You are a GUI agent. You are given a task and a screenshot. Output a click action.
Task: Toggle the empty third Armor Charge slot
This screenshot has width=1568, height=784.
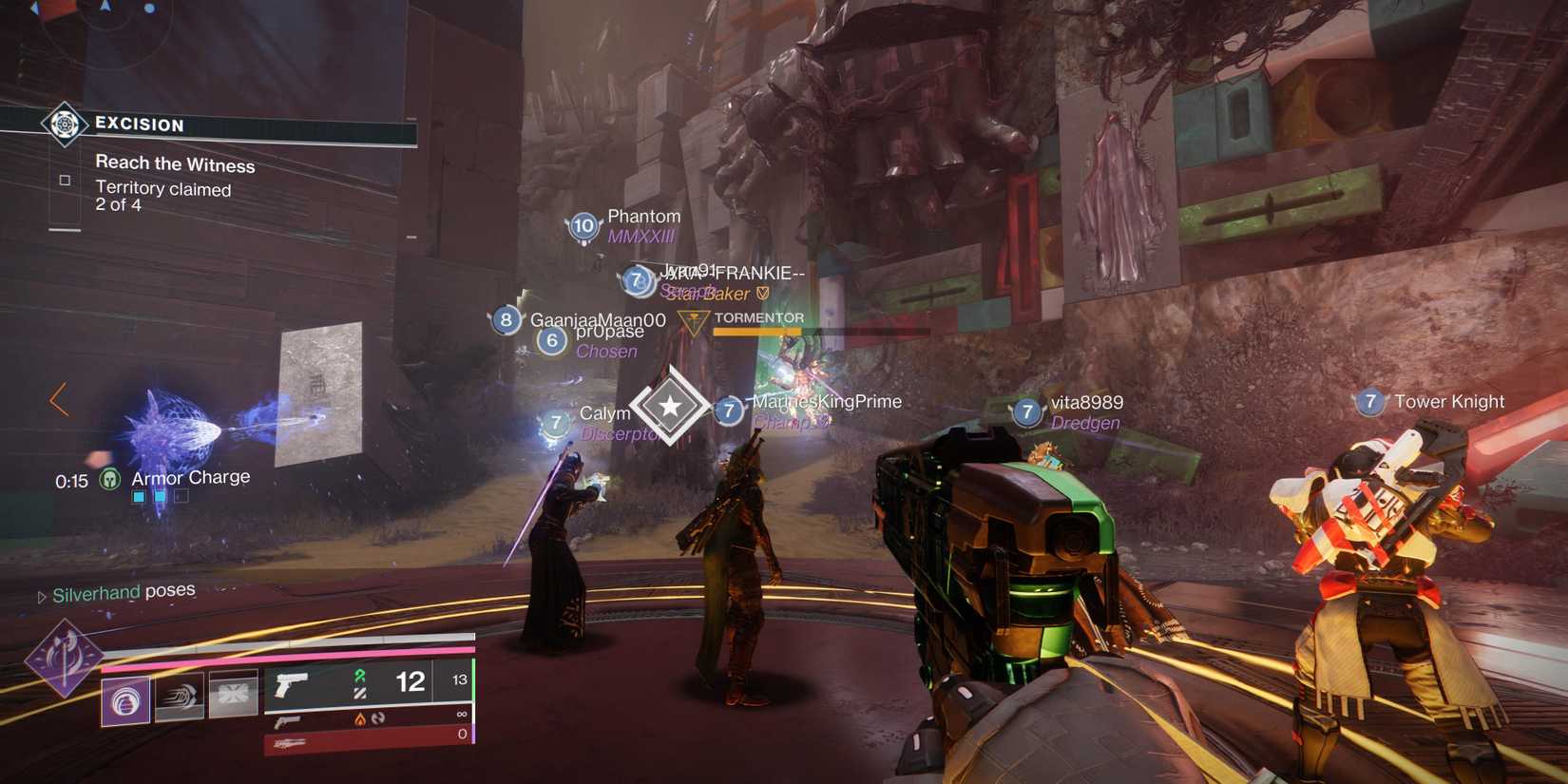click(x=182, y=495)
